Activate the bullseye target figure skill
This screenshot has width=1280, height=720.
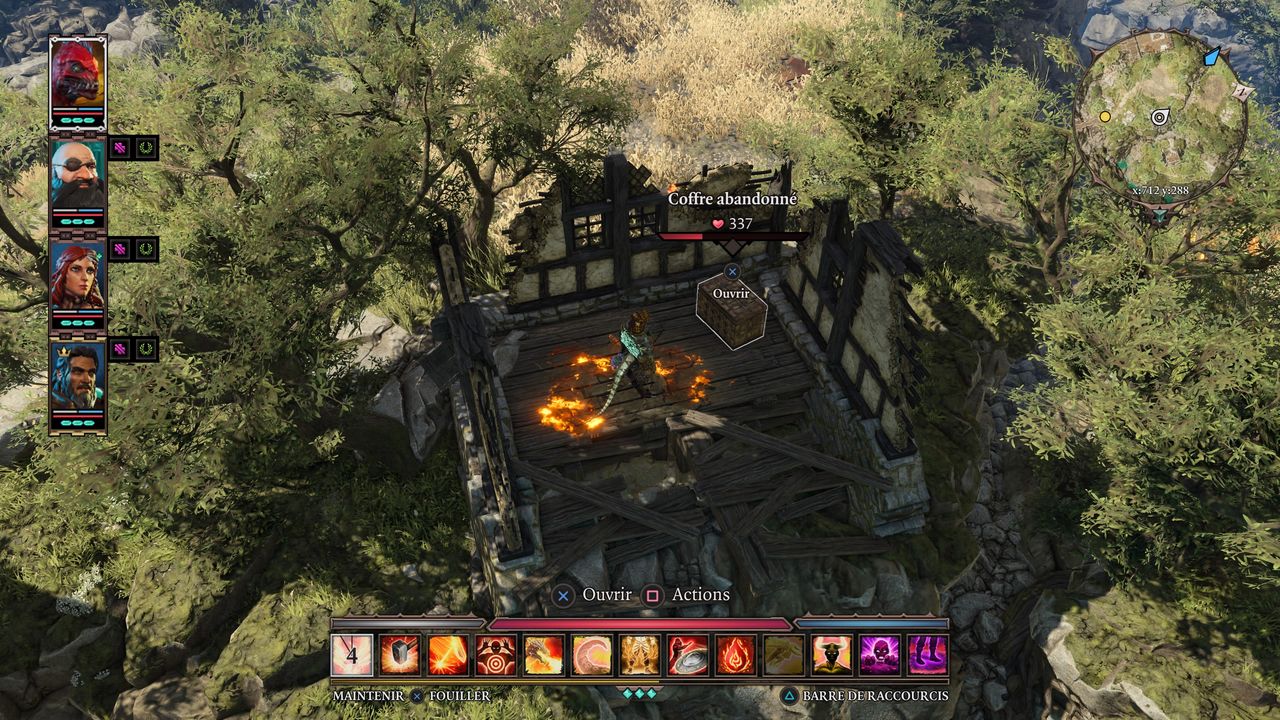tap(496, 655)
